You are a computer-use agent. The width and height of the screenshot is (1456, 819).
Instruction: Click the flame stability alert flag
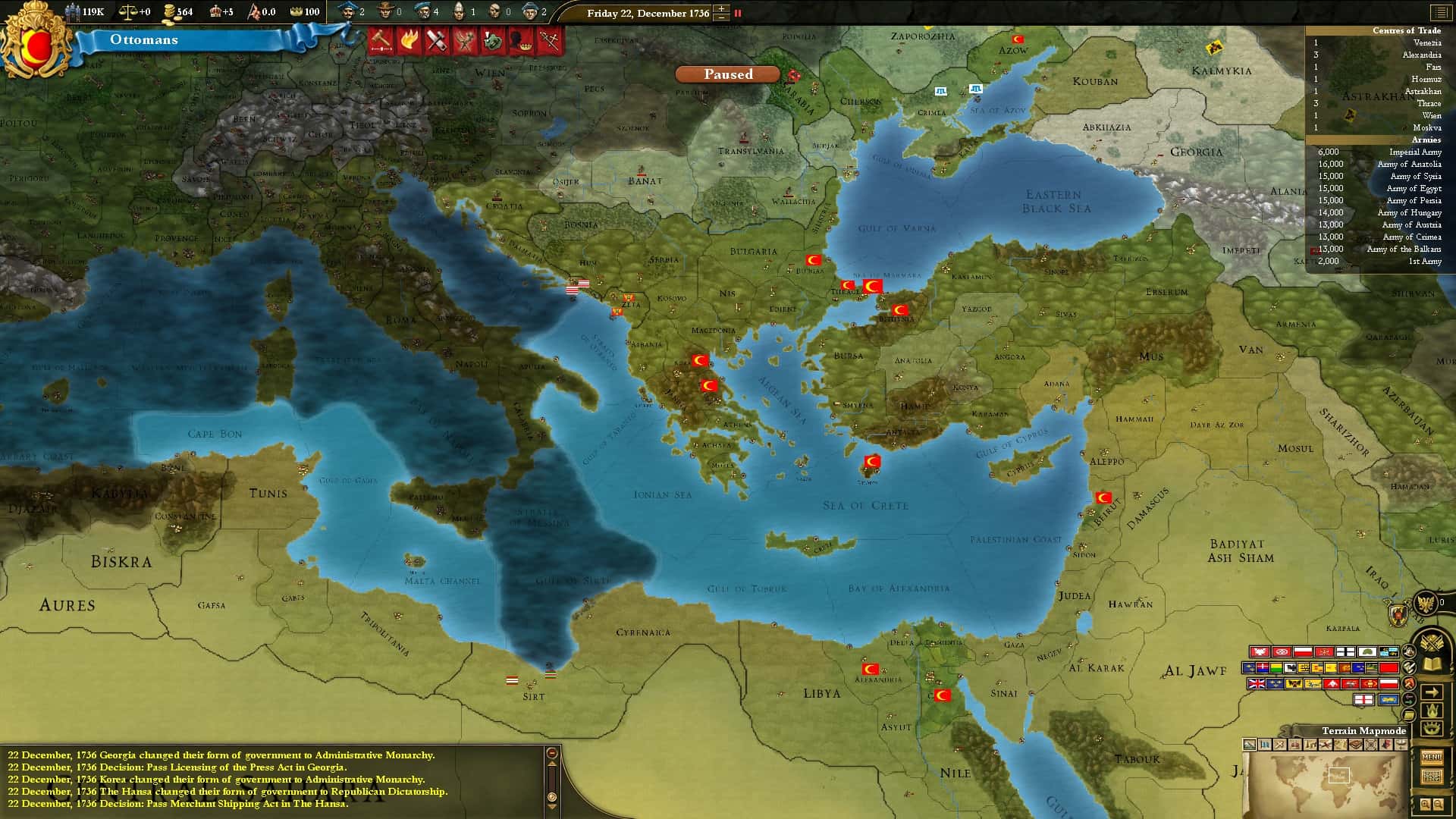409,40
